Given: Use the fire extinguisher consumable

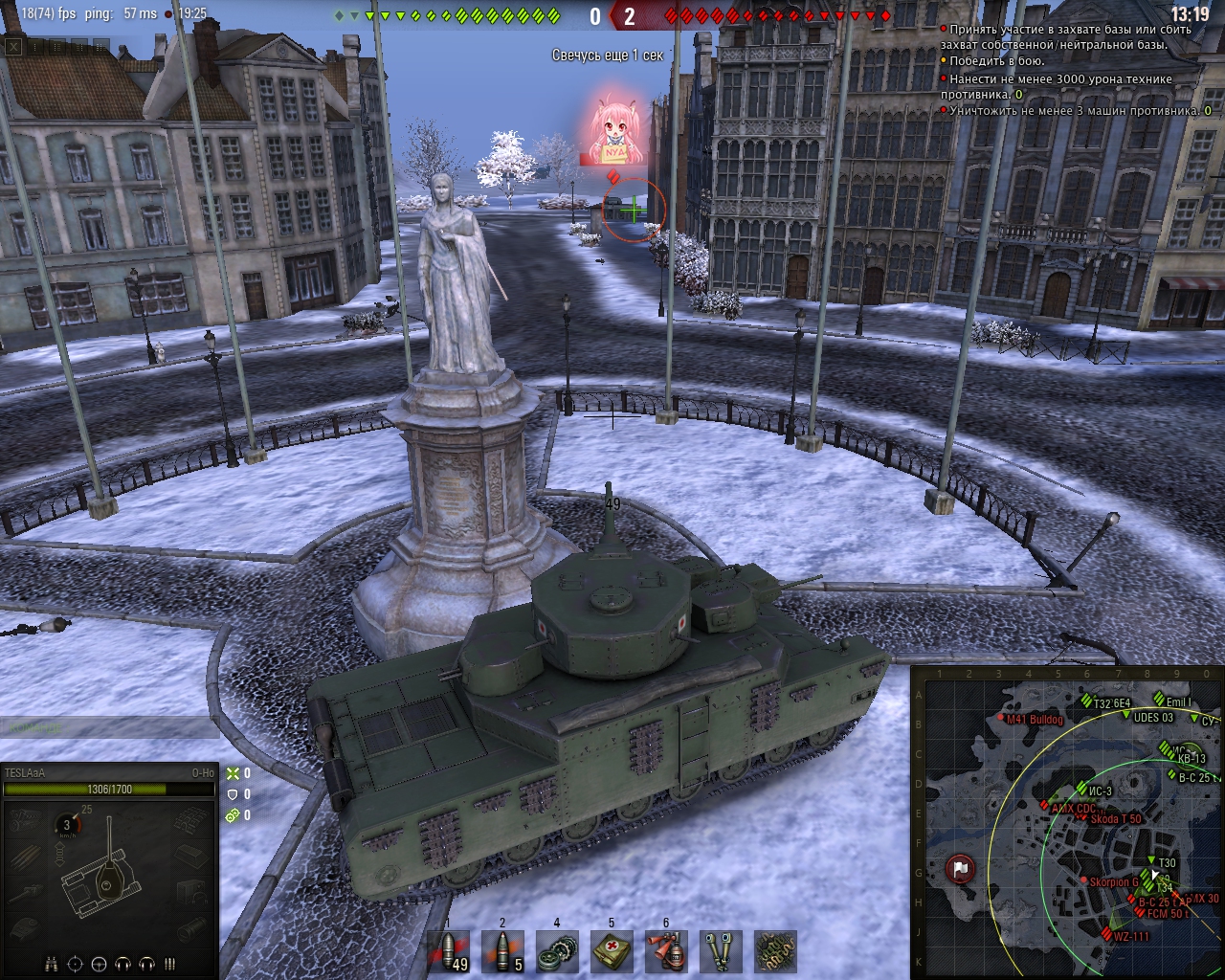Looking at the screenshot, I should (665, 951).
